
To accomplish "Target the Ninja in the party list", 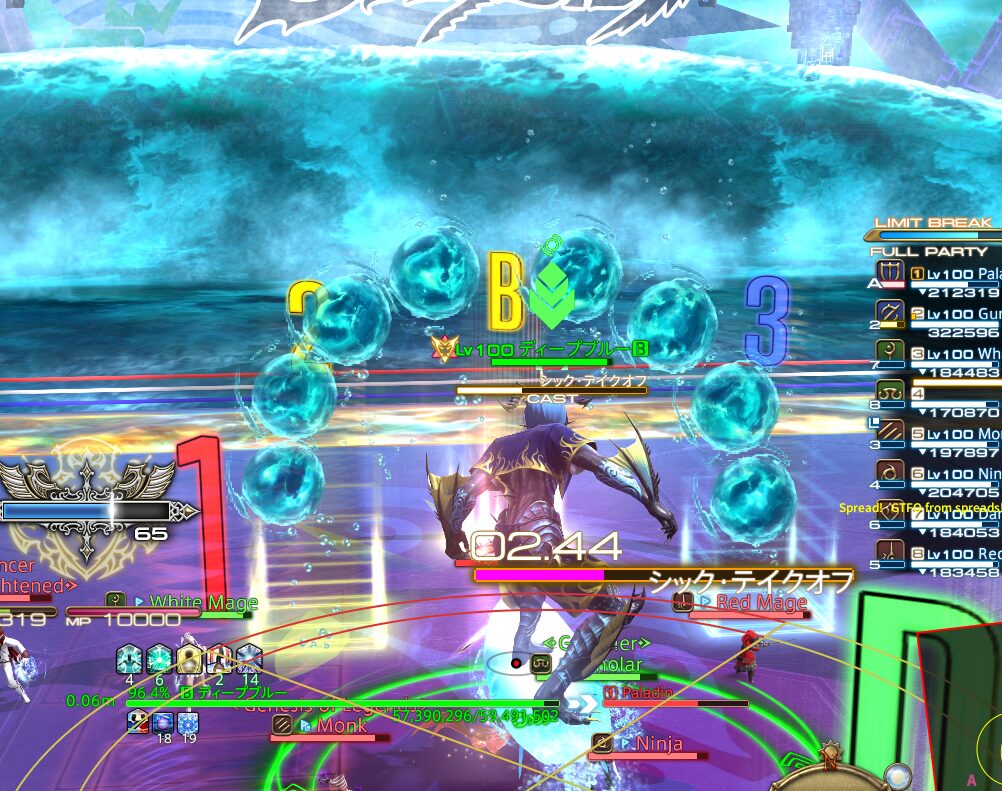I will [955, 474].
